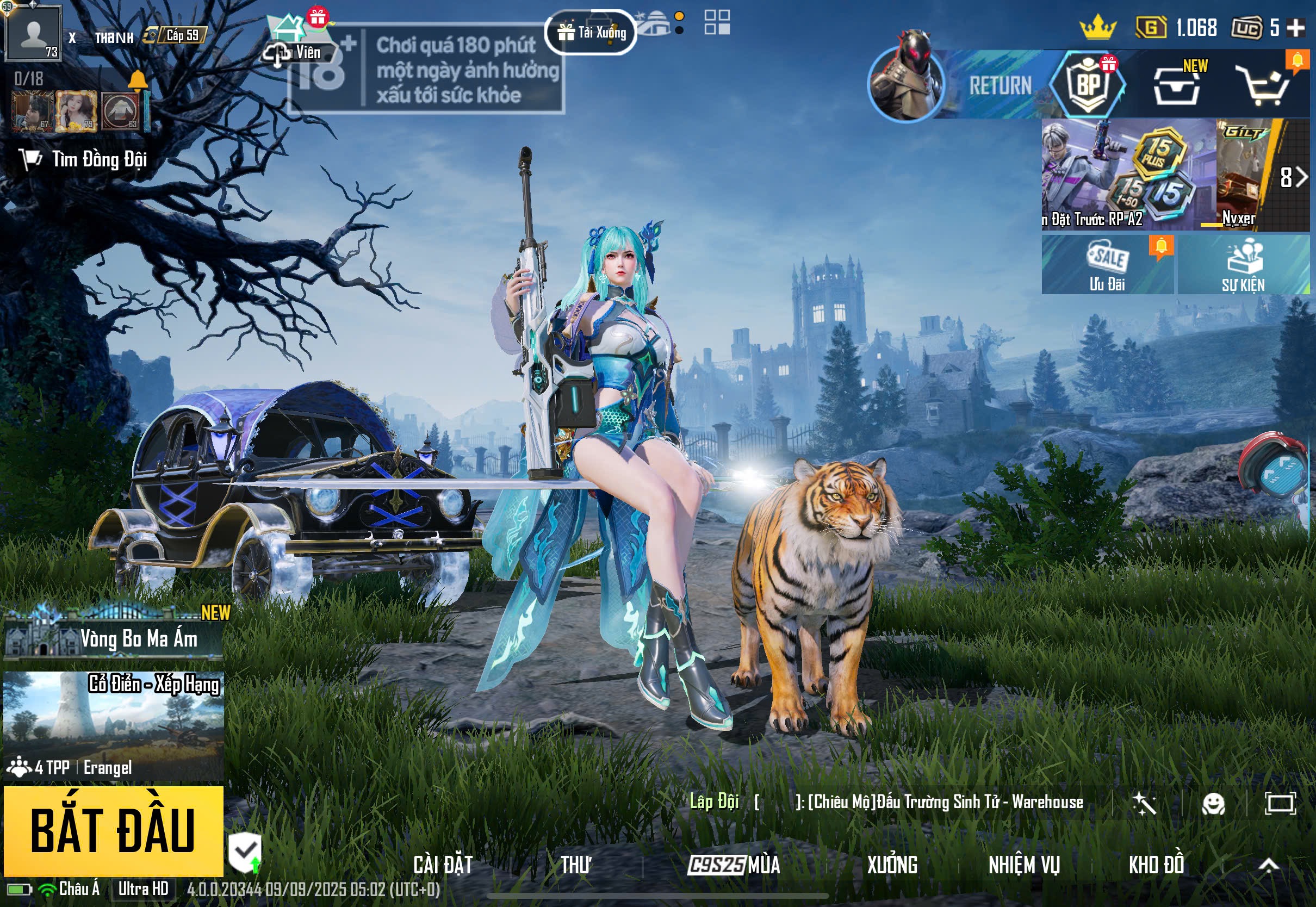Open the Lập Đội chat message bar

click(x=886, y=803)
